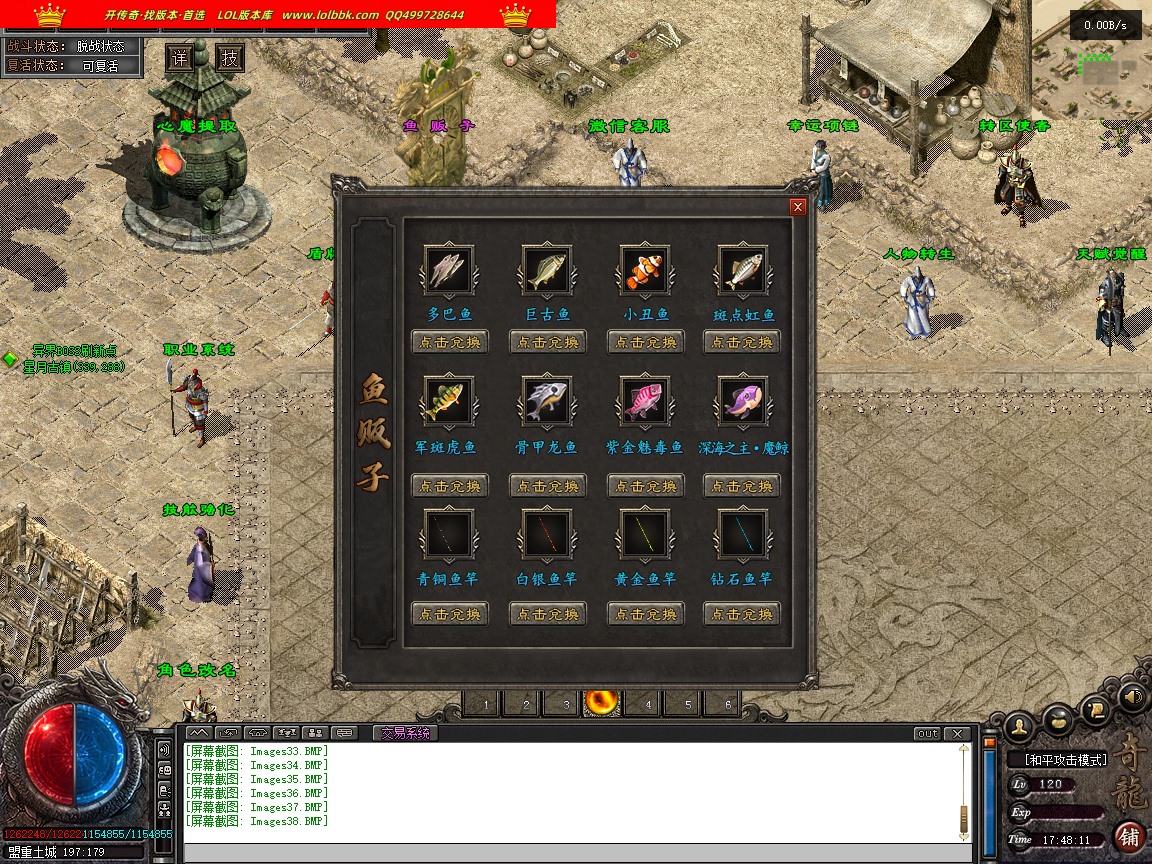The width and height of the screenshot is (1152, 864).
Task: Select the clownfish item icon
Action: [645, 270]
